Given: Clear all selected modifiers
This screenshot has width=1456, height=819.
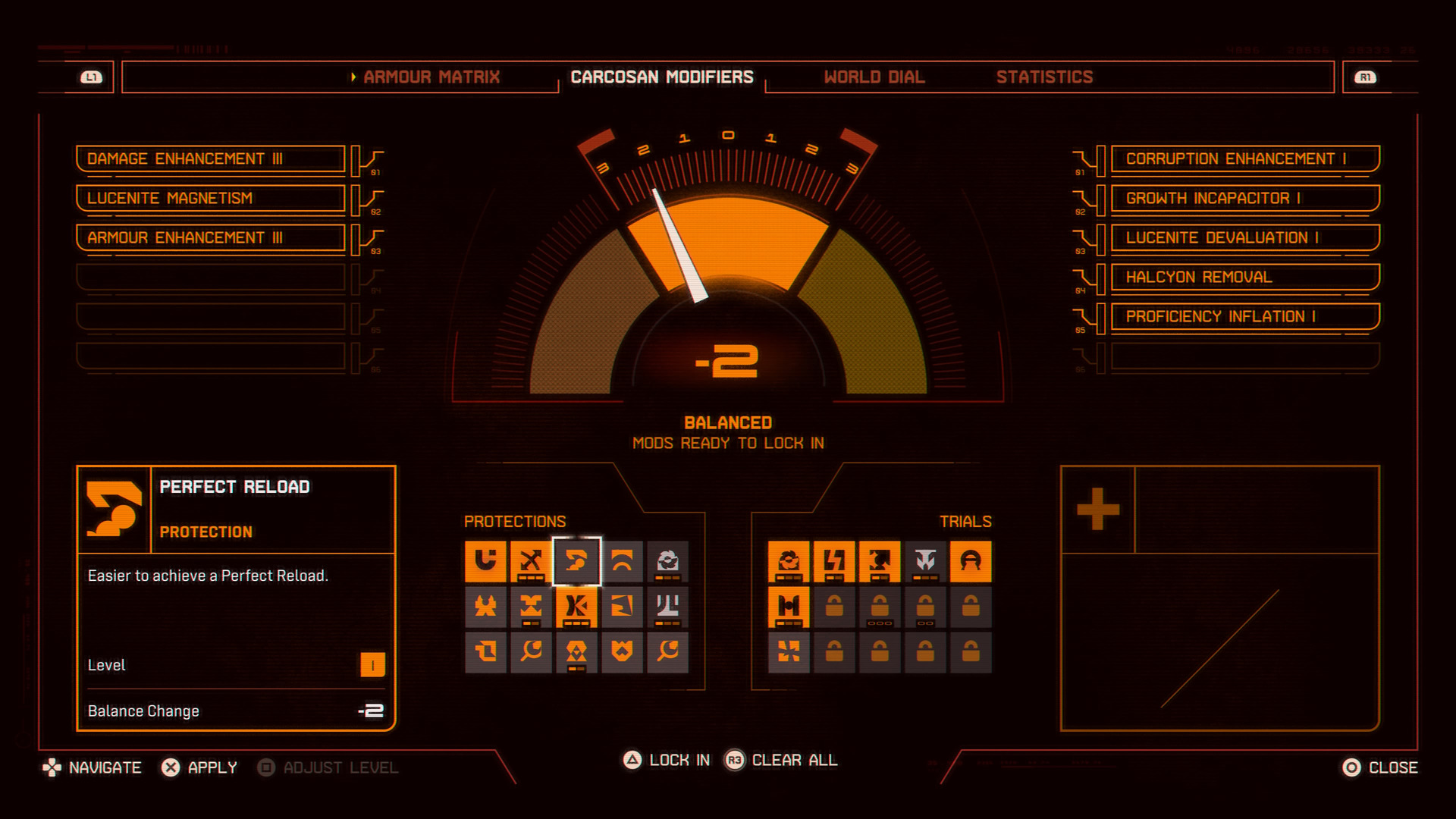Looking at the screenshot, I should (x=782, y=760).
